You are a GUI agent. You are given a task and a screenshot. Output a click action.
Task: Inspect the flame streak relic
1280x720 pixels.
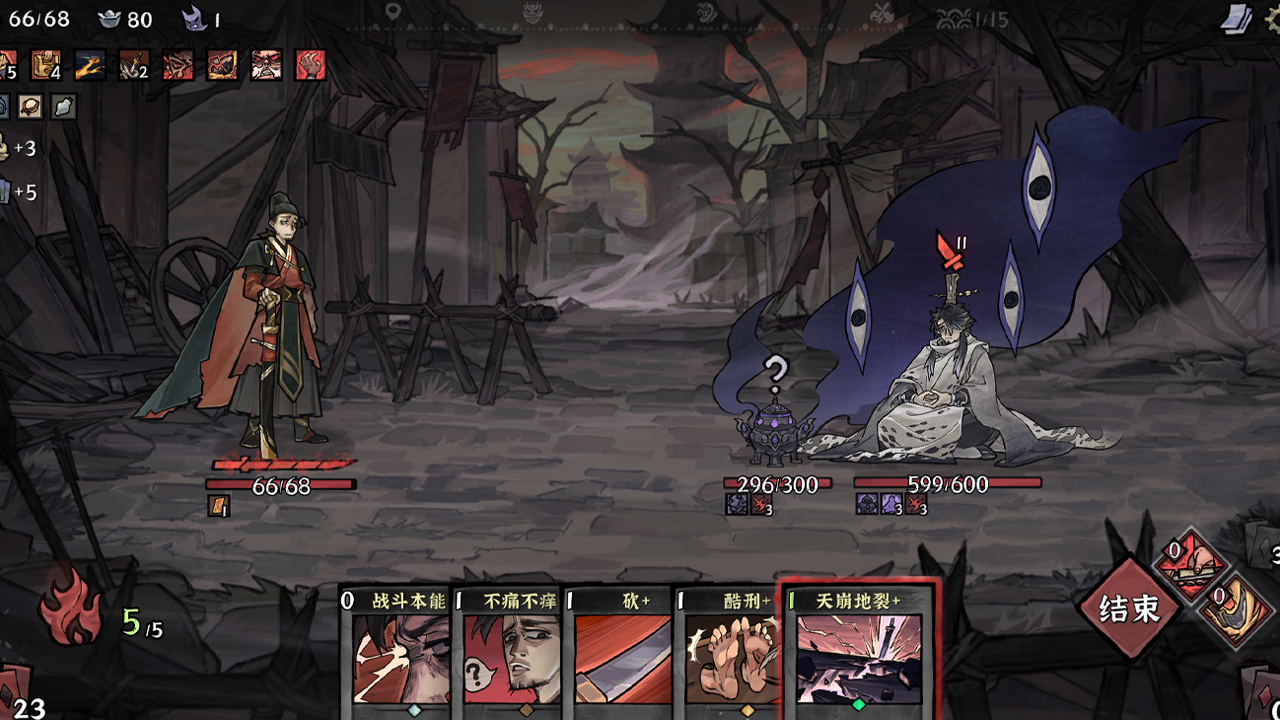[x=90, y=66]
